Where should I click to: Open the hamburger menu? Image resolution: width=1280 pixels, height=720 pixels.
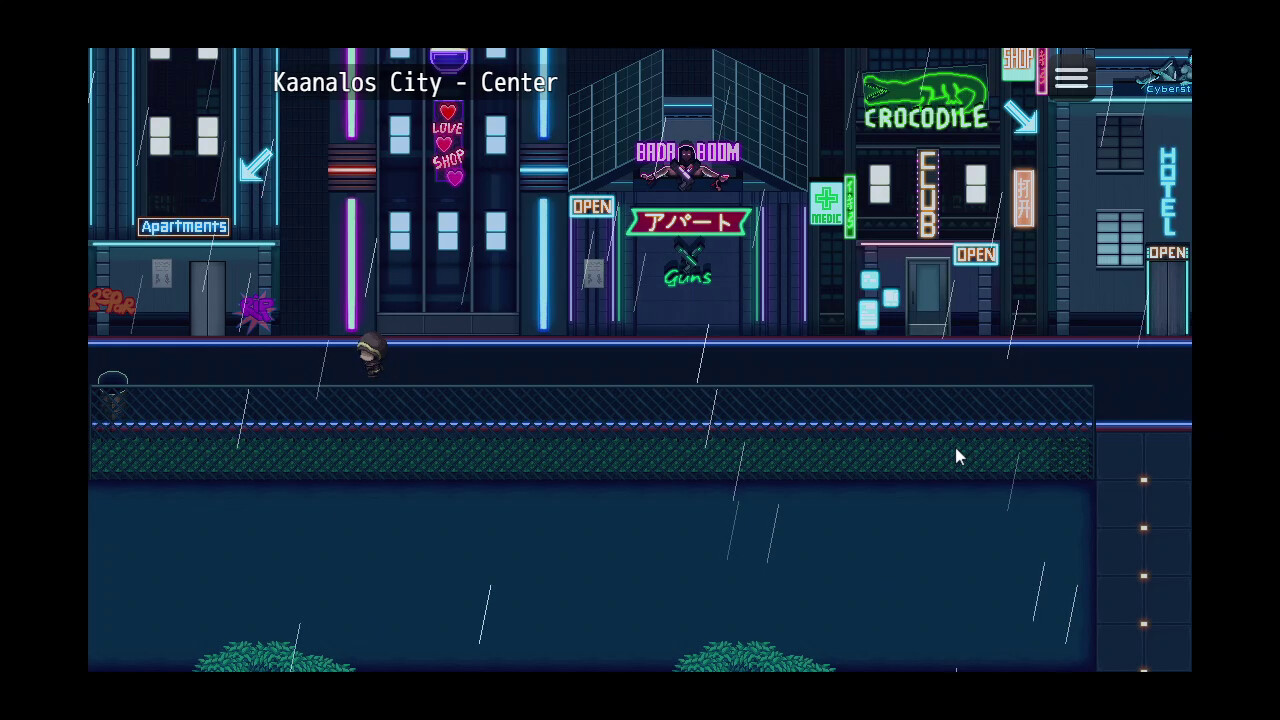[1071, 76]
